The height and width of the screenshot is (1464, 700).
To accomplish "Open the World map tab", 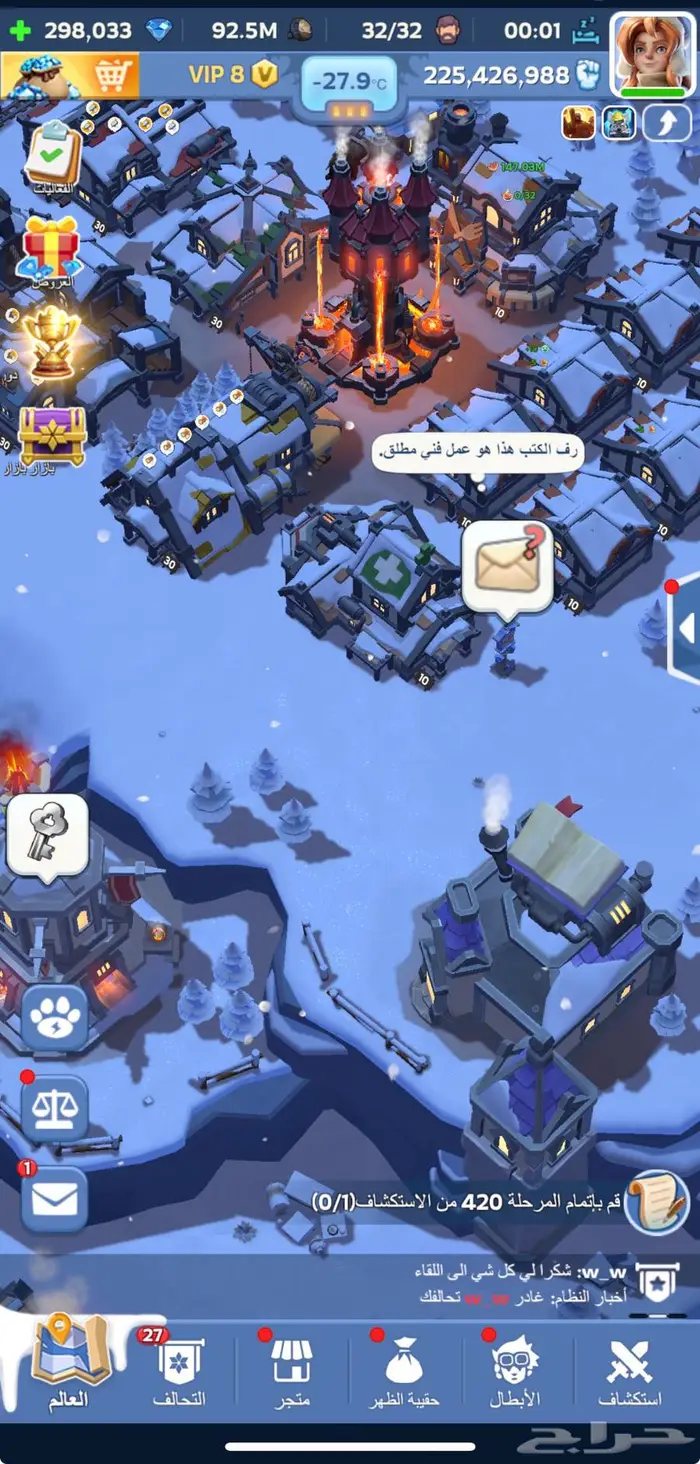I will 70,1365.
